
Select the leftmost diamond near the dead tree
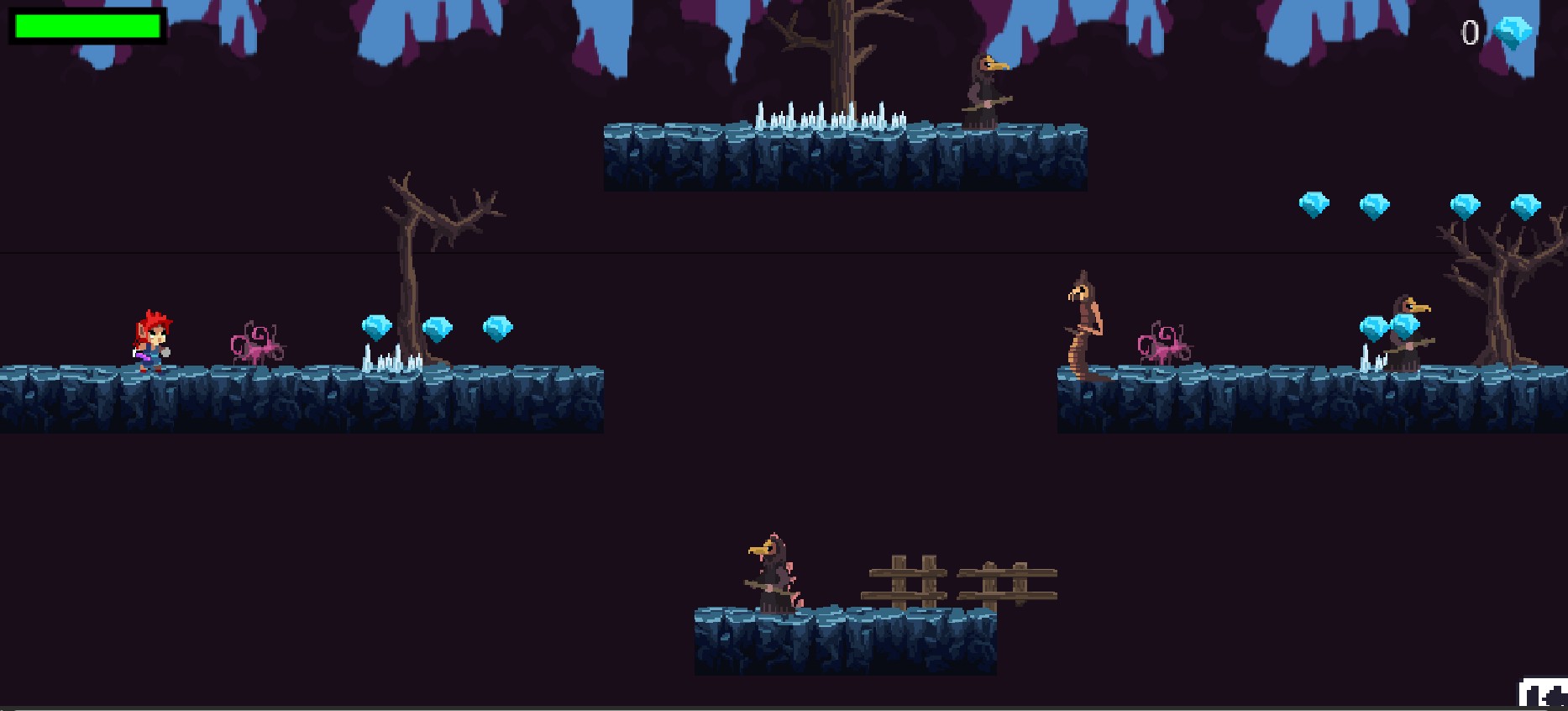pos(379,328)
